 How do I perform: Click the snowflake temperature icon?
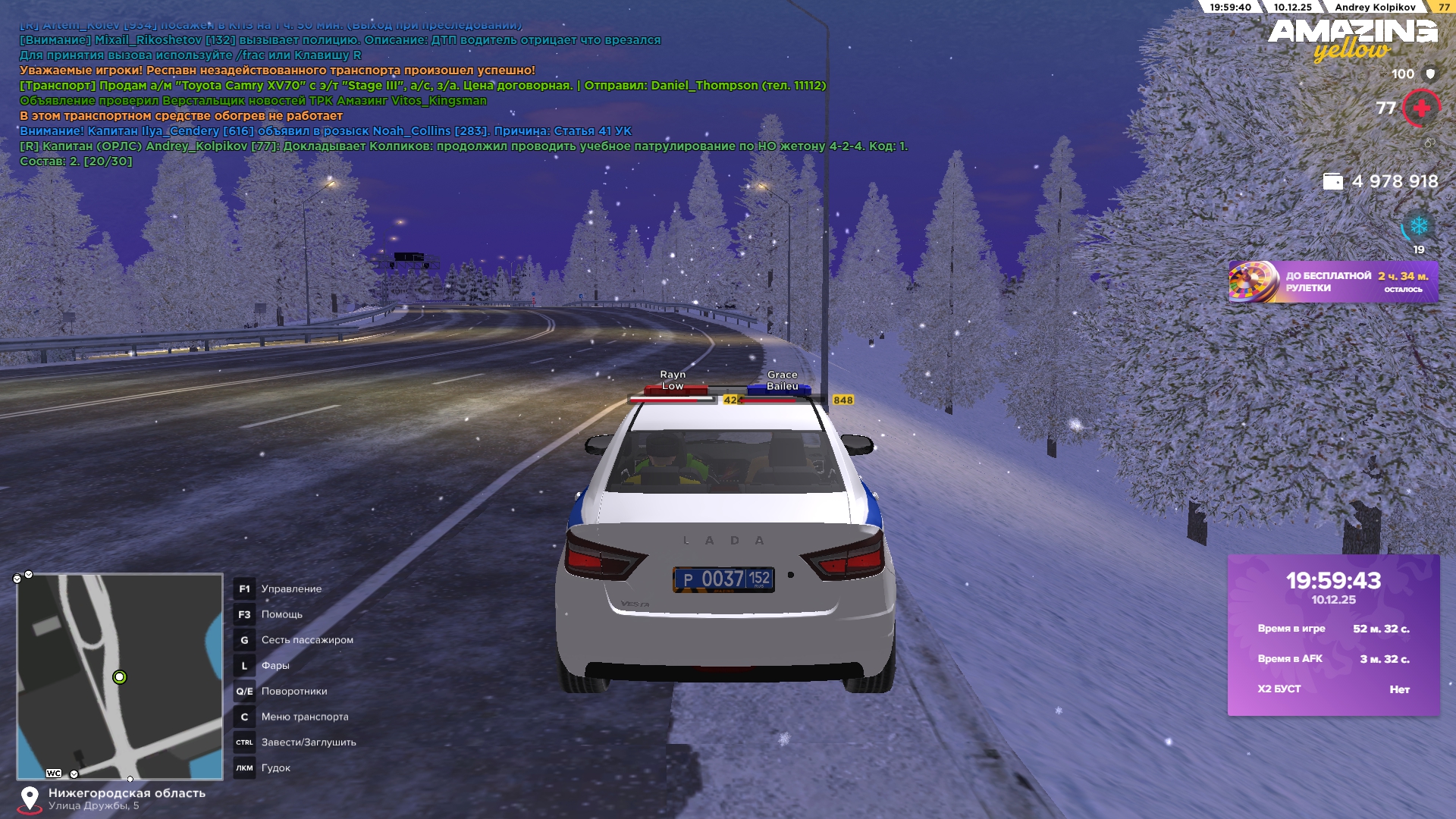click(x=1418, y=227)
